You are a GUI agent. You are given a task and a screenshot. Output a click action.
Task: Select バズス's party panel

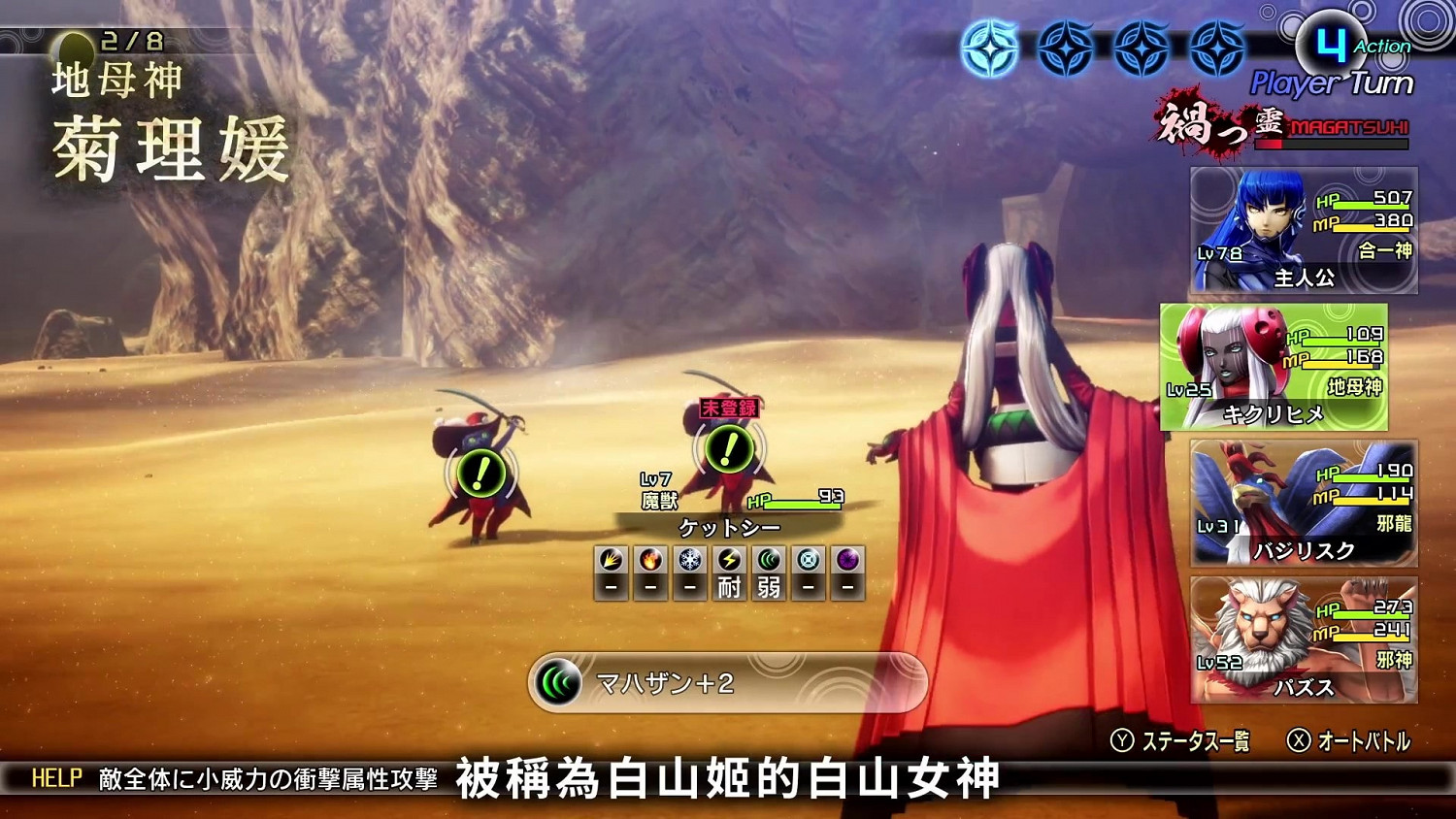[1304, 642]
